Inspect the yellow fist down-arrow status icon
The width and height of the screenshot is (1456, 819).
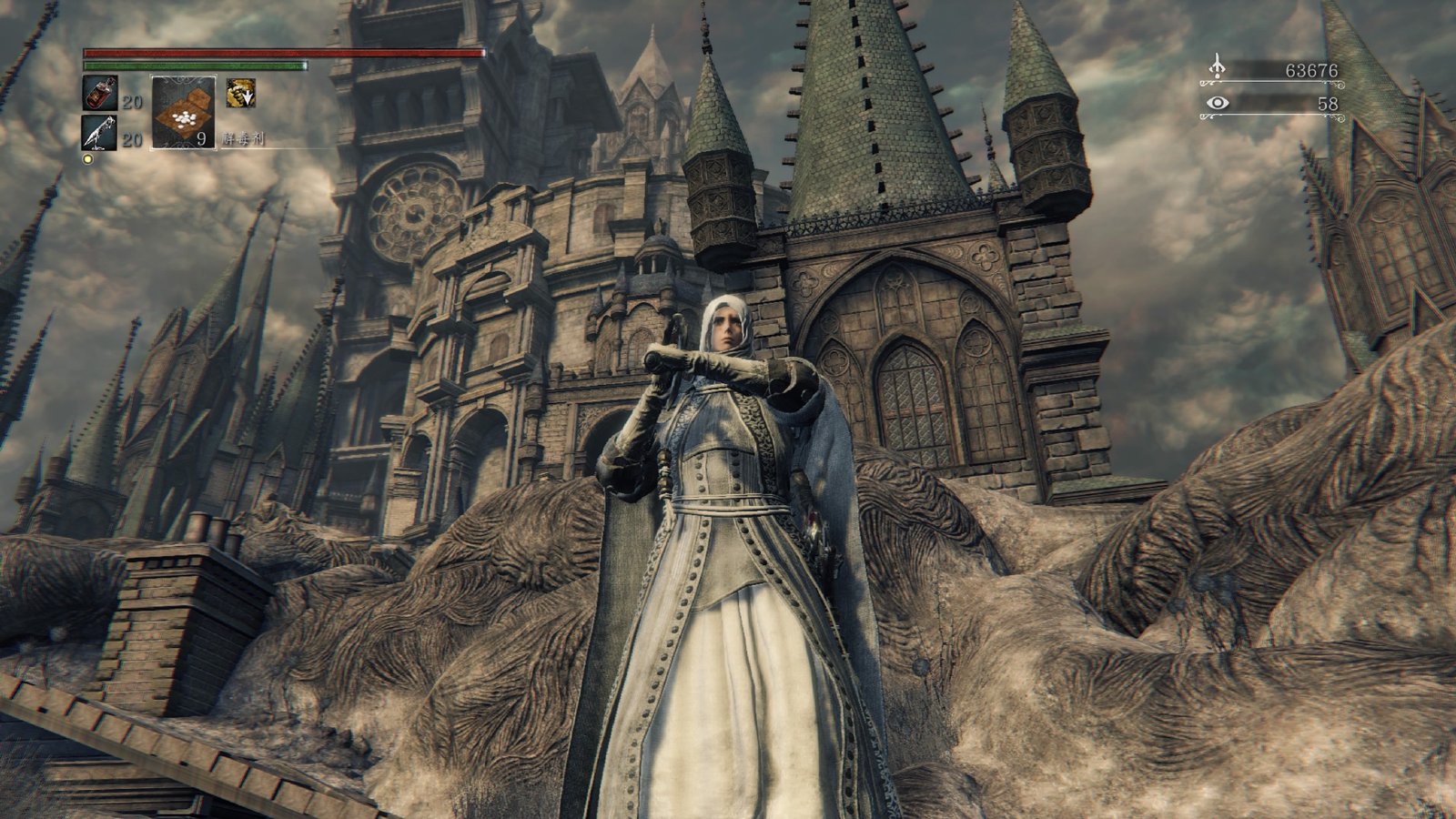click(x=240, y=92)
